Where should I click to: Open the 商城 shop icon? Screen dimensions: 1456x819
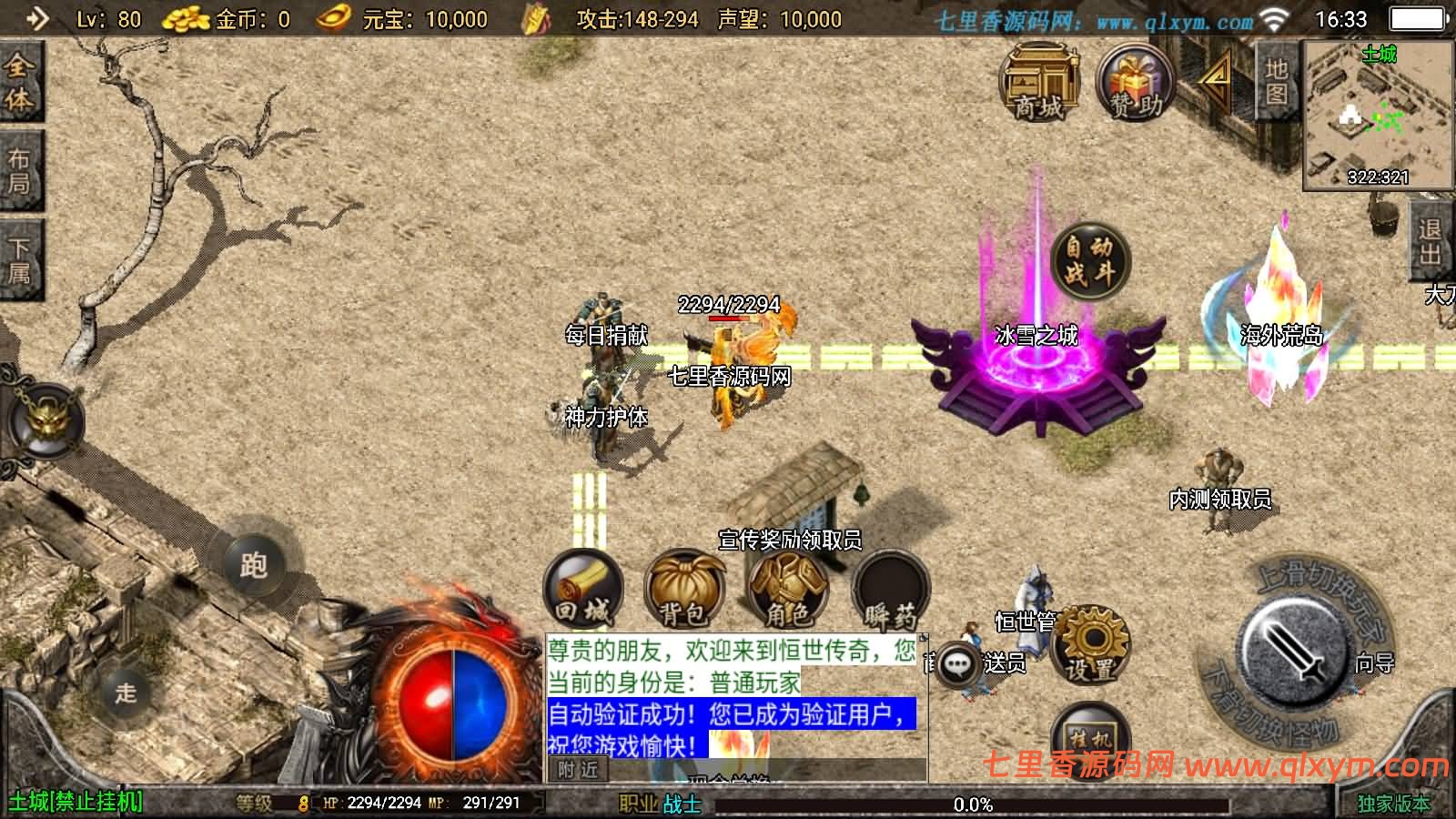coord(1038,85)
